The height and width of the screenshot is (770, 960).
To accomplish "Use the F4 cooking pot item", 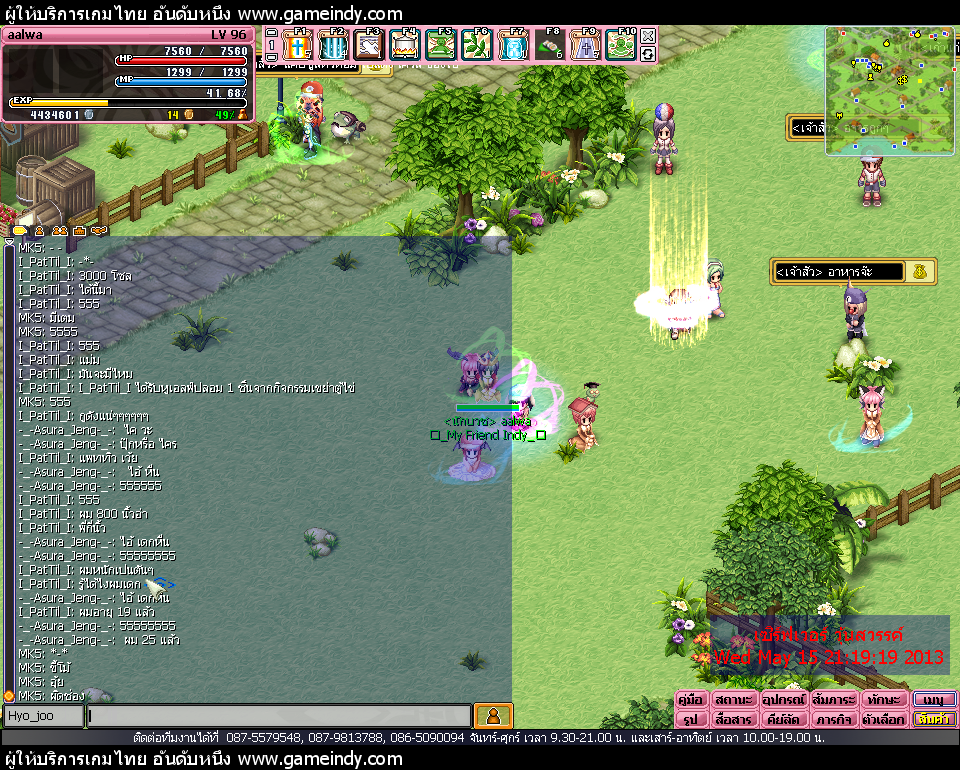I will click(404, 45).
